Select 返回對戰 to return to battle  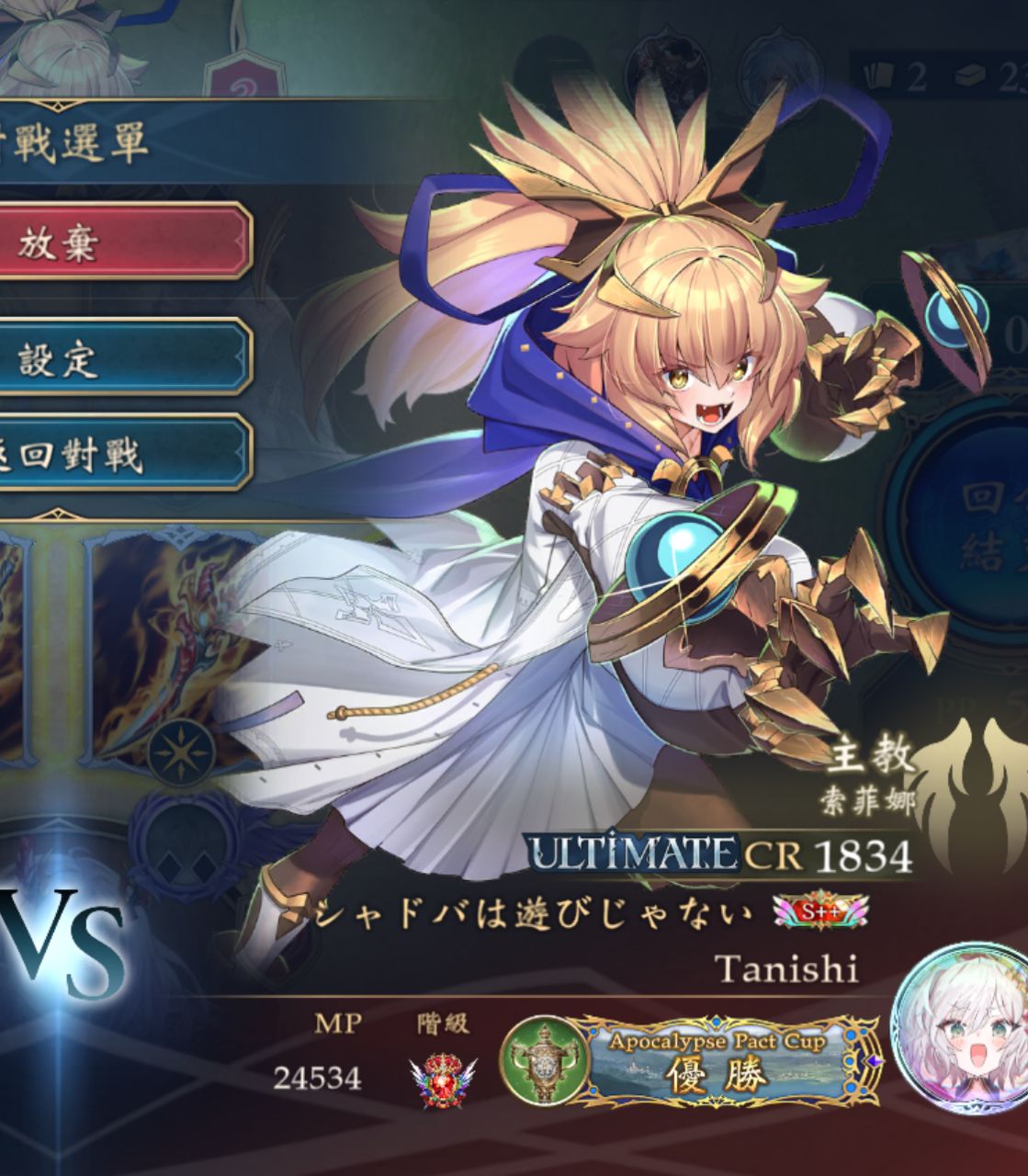pos(119,453)
